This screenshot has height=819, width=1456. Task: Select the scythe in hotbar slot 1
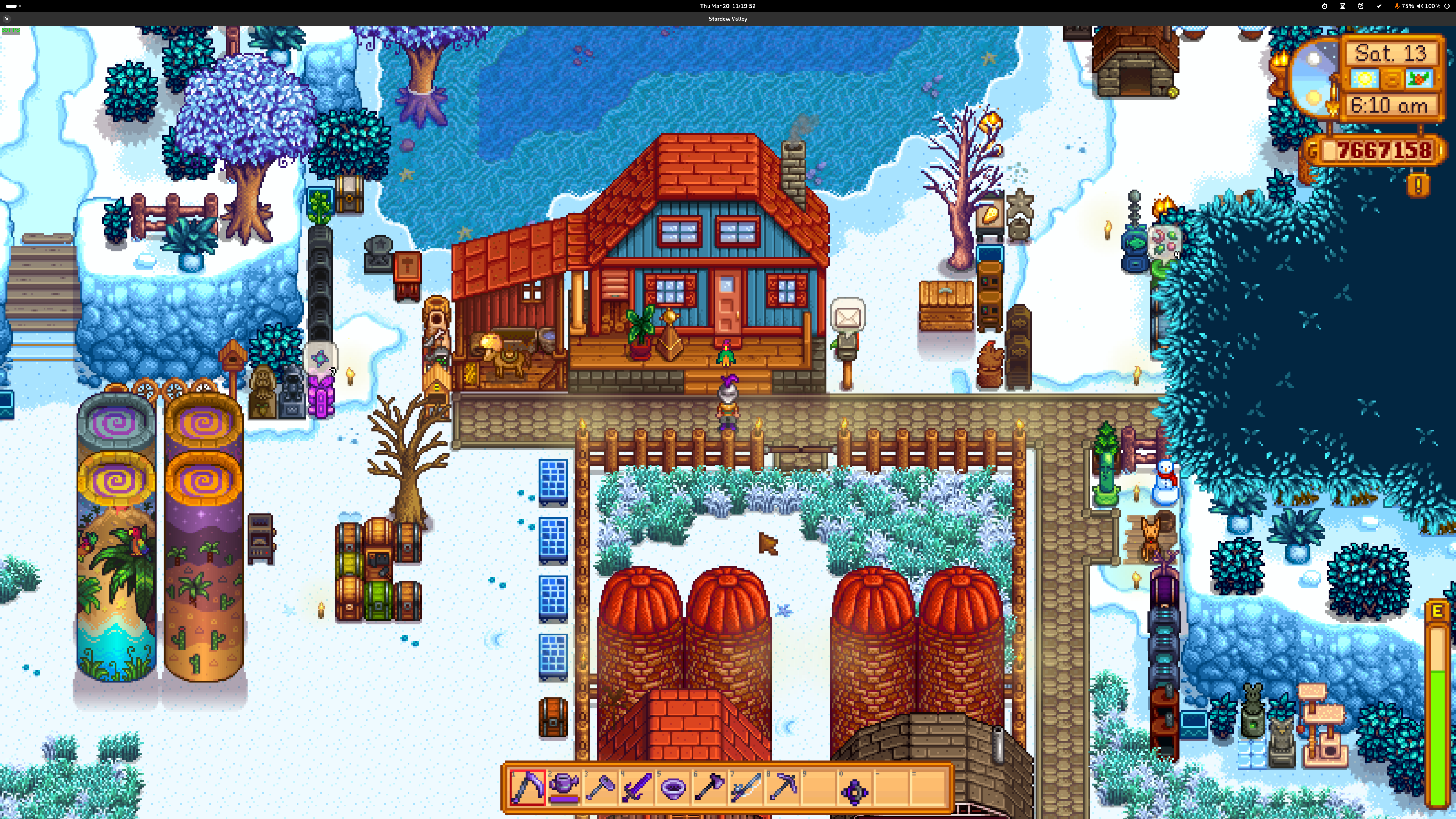click(527, 787)
